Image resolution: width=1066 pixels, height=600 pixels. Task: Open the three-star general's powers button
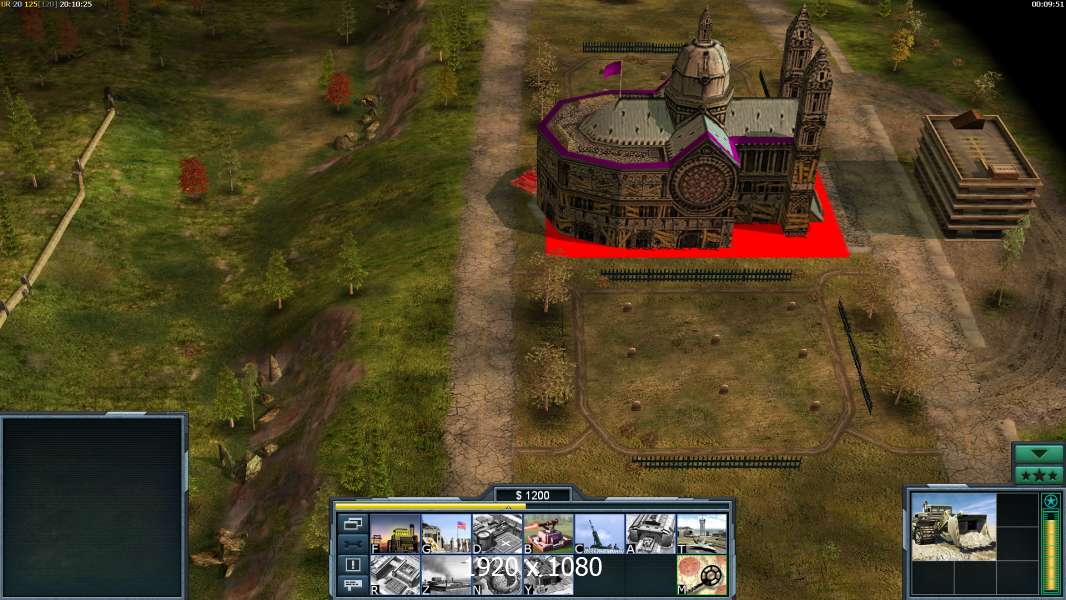tap(1039, 475)
